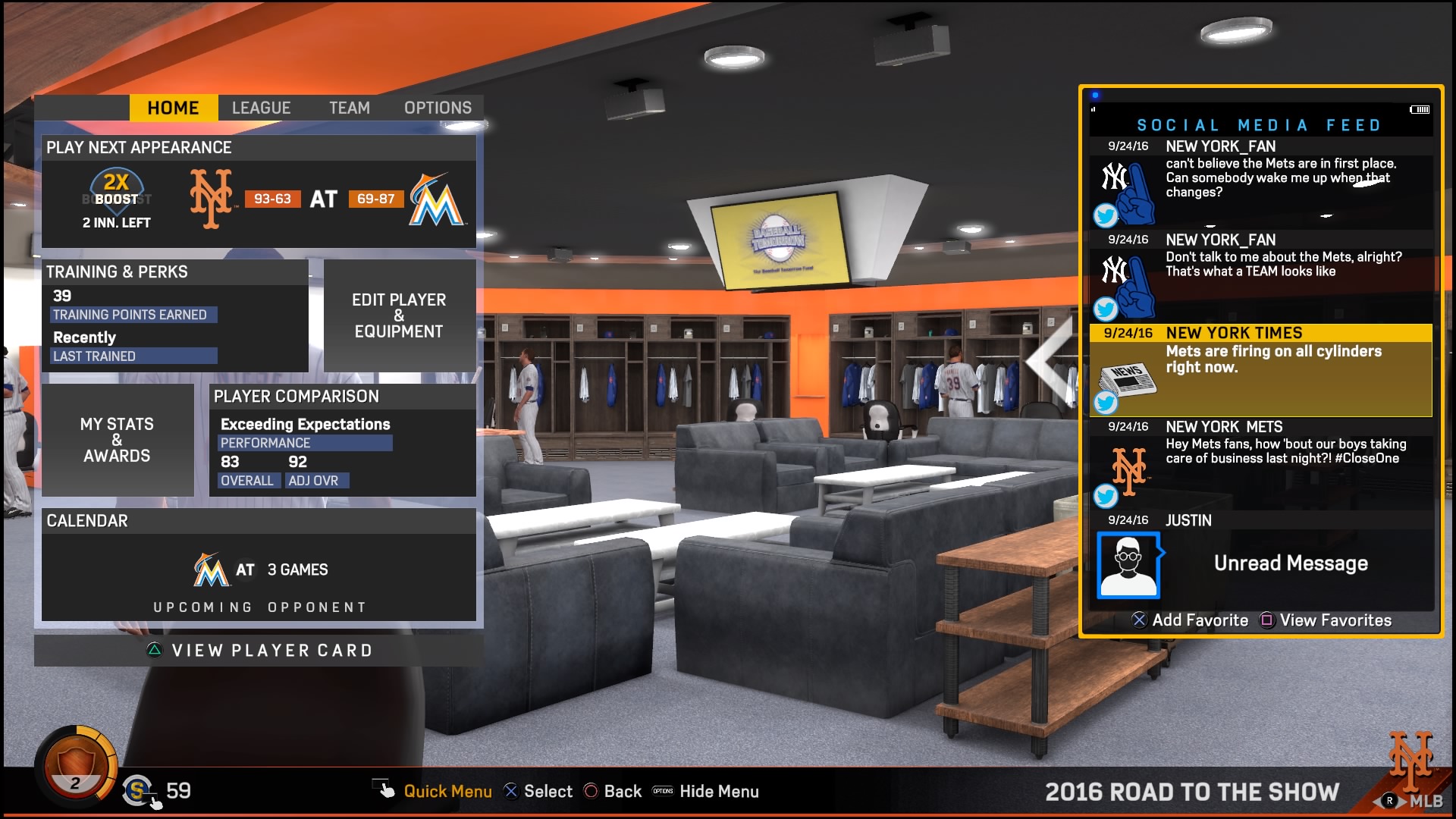Select Edit Player & Equipment

[397, 315]
